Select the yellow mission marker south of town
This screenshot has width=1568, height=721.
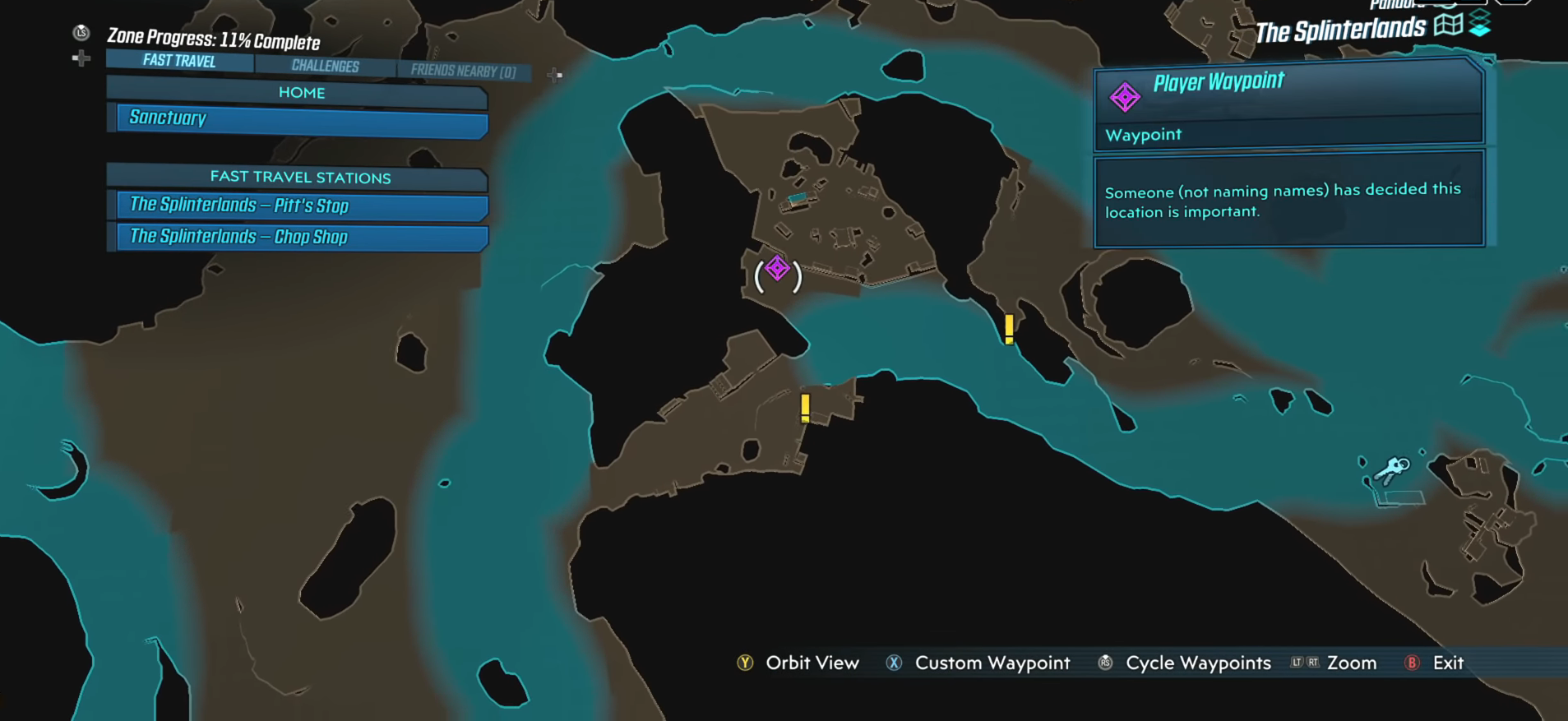[x=805, y=408]
